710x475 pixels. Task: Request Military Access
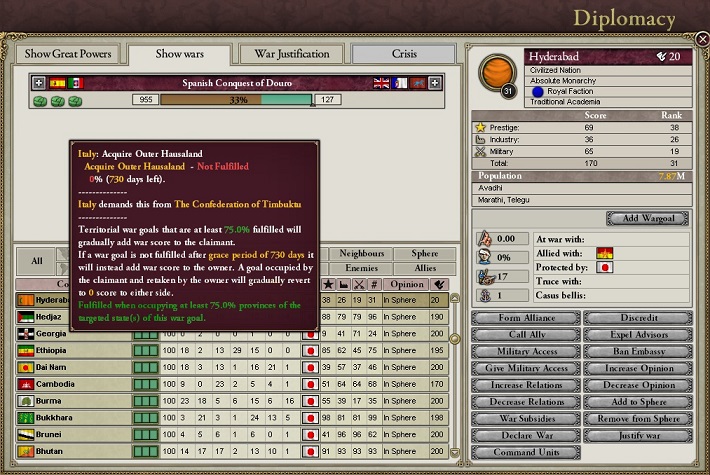point(526,352)
